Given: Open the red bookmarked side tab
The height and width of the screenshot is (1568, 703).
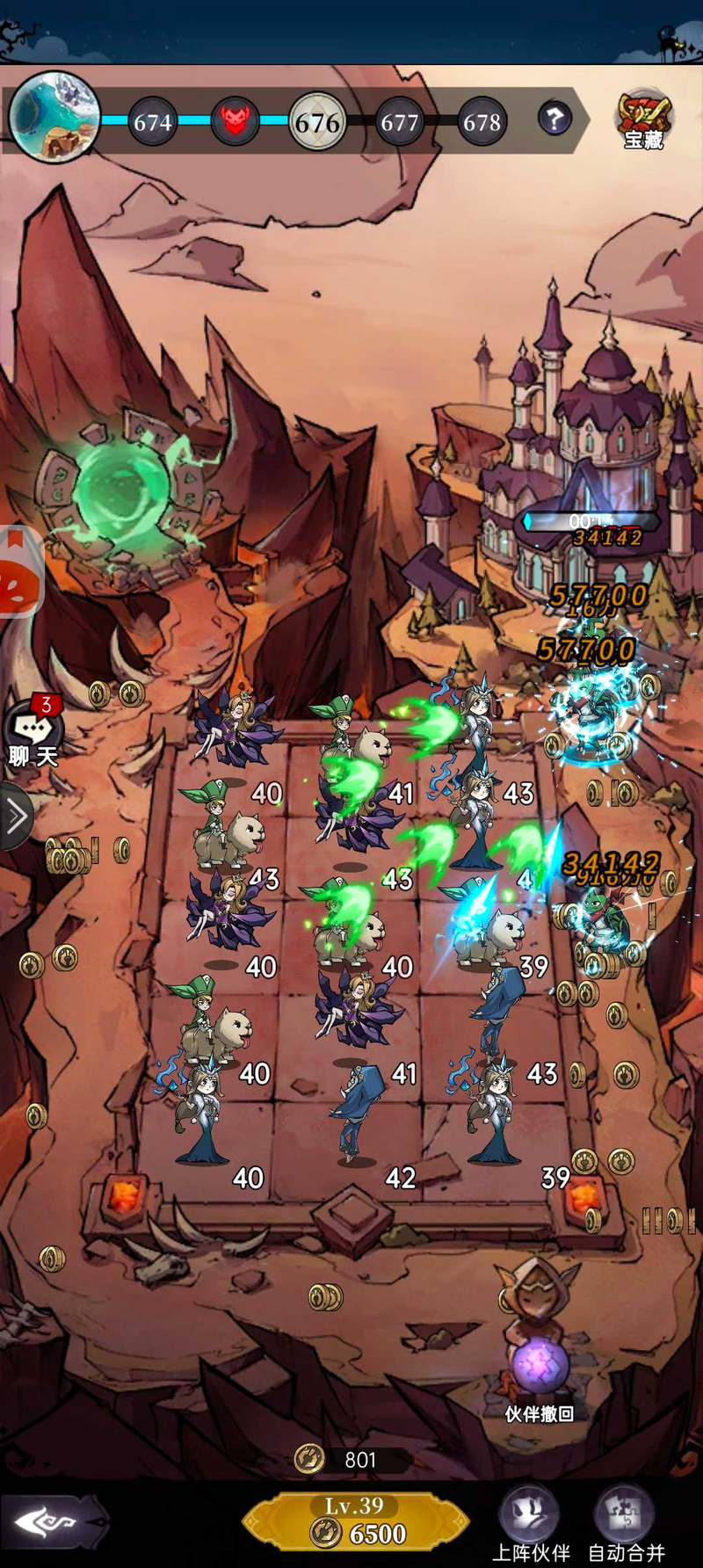Looking at the screenshot, I should pyautogui.click(x=18, y=572).
